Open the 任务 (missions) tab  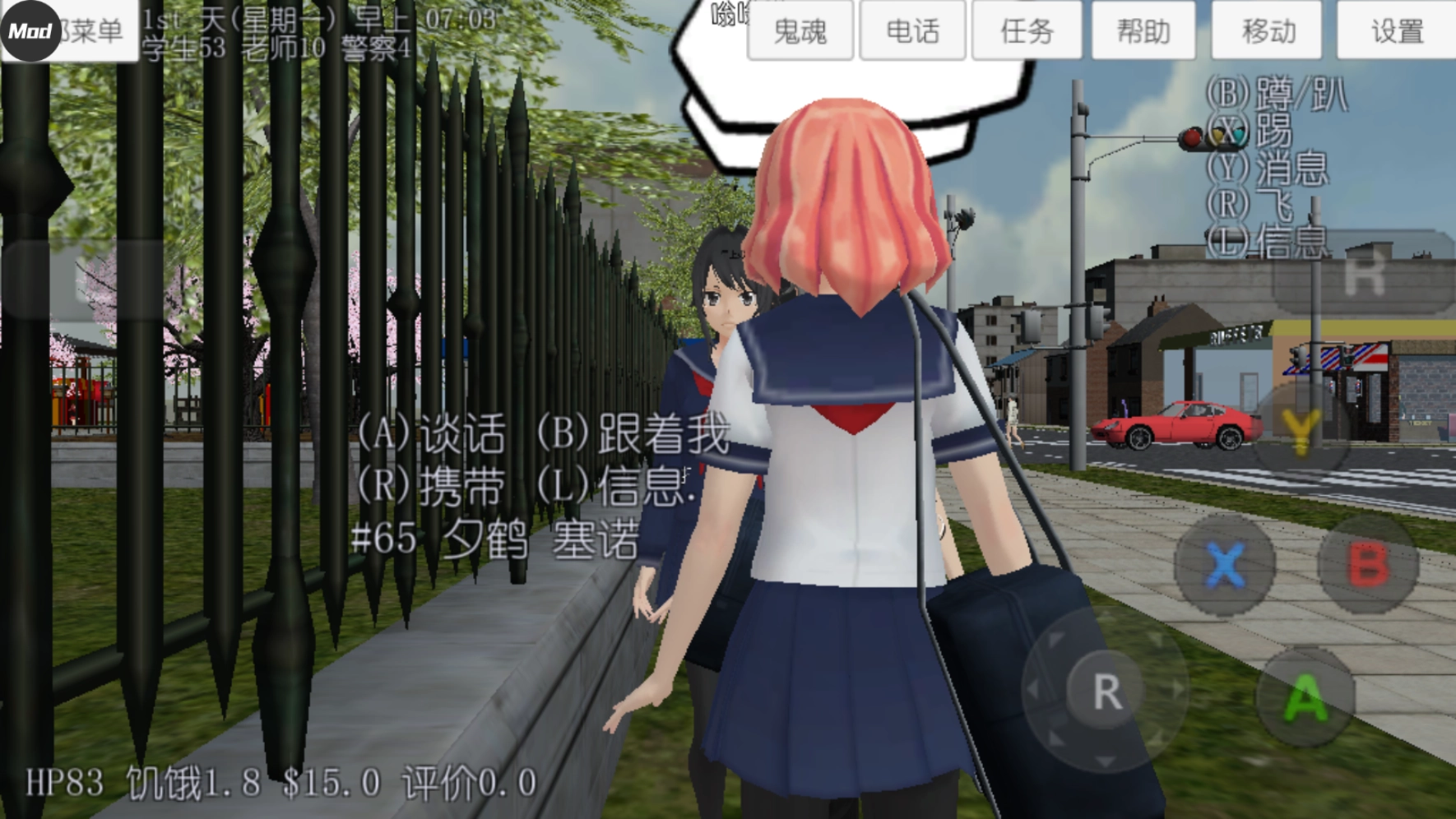(x=1028, y=31)
